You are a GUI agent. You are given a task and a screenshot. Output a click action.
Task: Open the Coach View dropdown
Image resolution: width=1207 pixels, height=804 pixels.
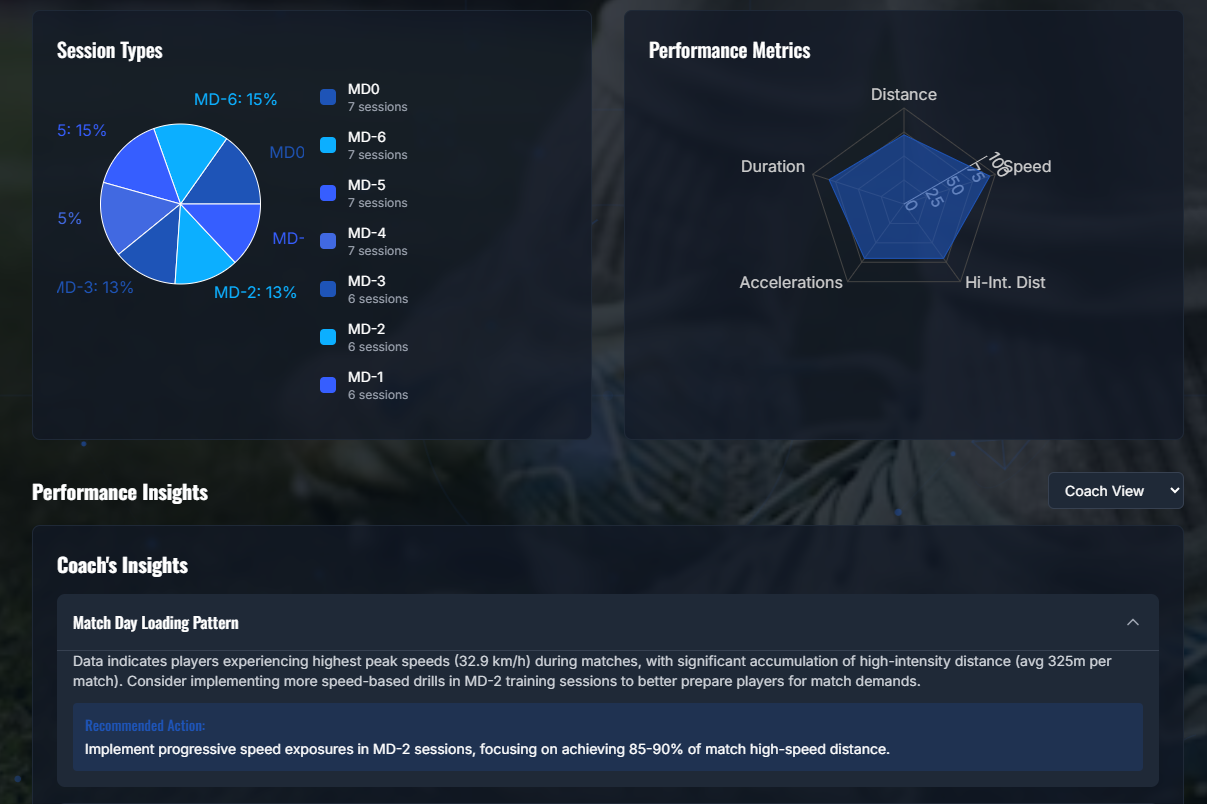[1115, 491]
